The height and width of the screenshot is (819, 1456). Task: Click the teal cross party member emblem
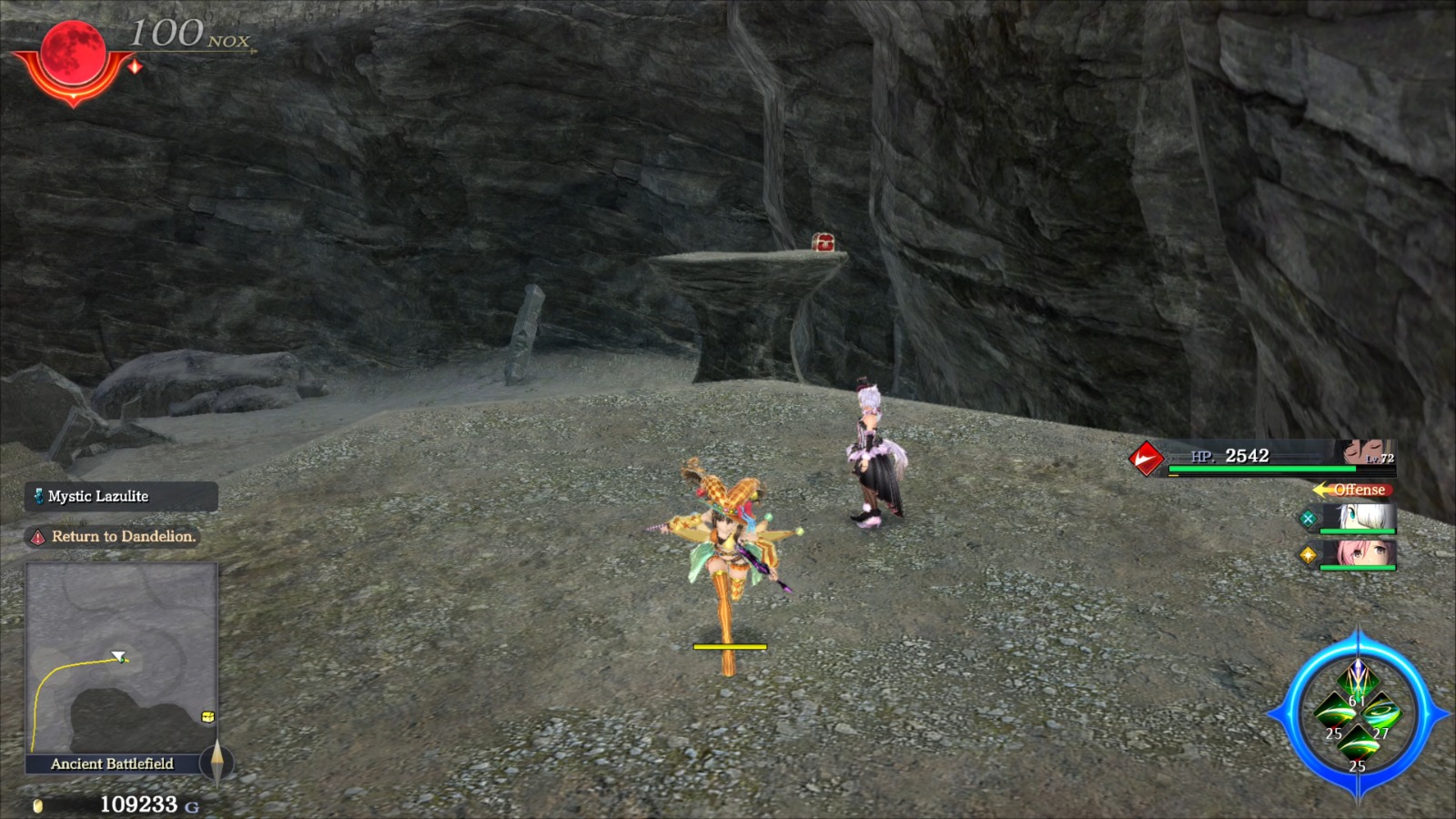coord(1308,519)
